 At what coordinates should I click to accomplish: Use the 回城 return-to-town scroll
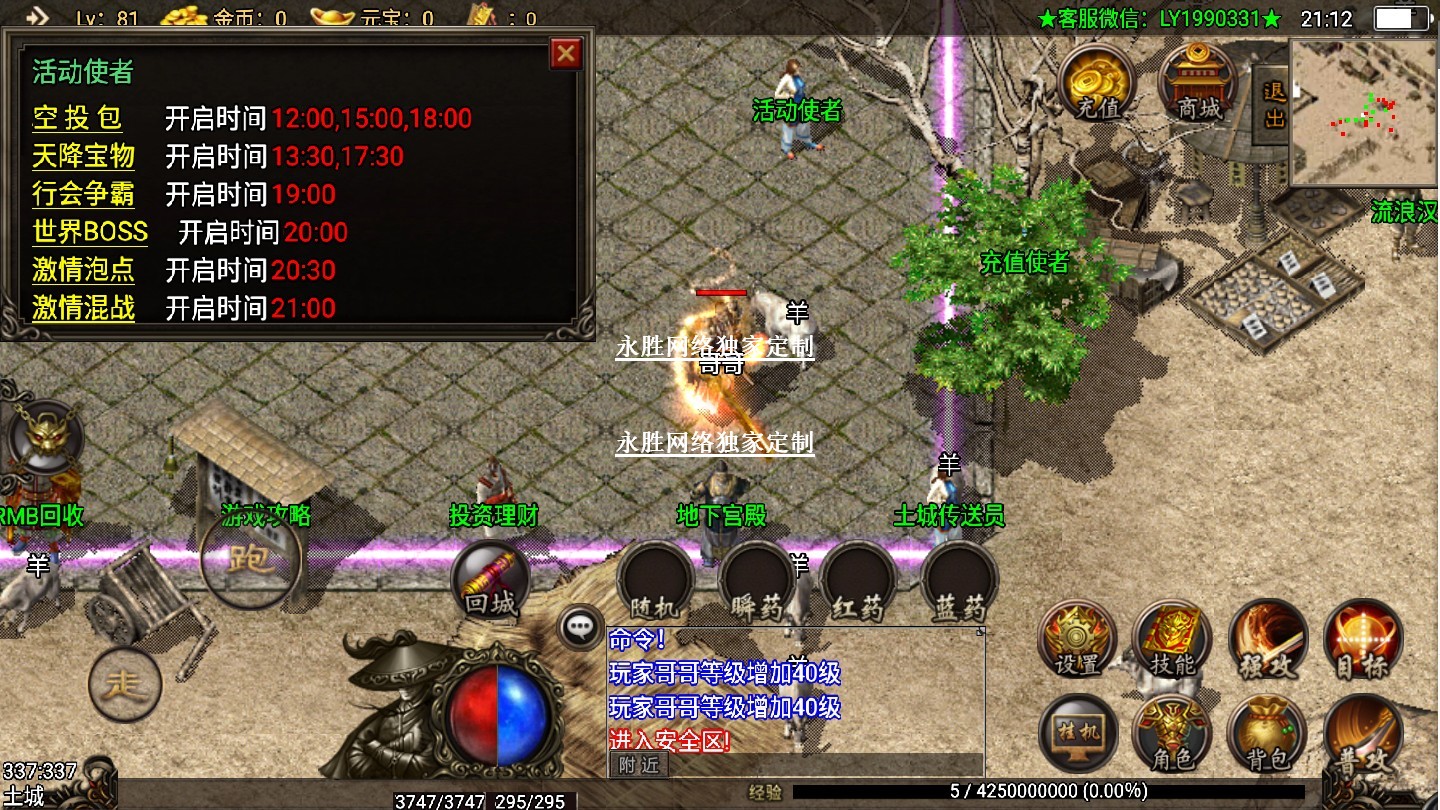click(490, 580)
